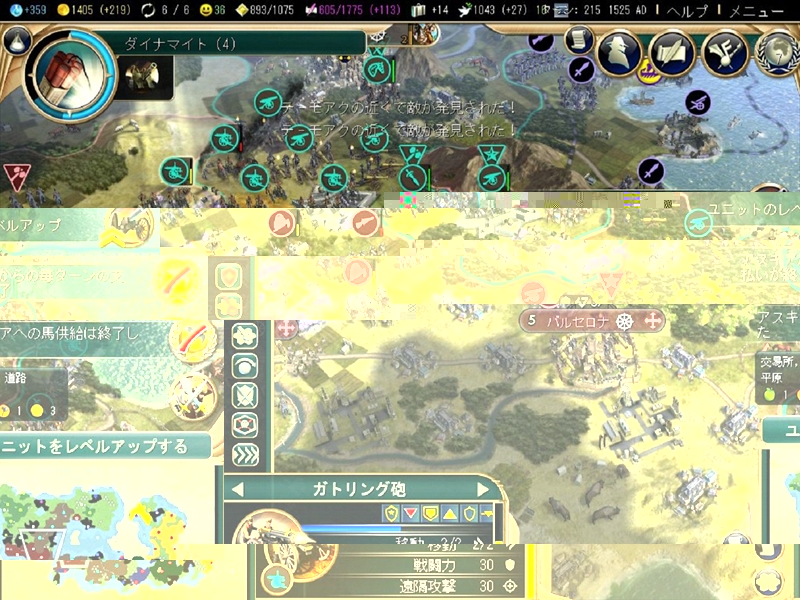Cycle to the next unit arrow

point(483,489)
